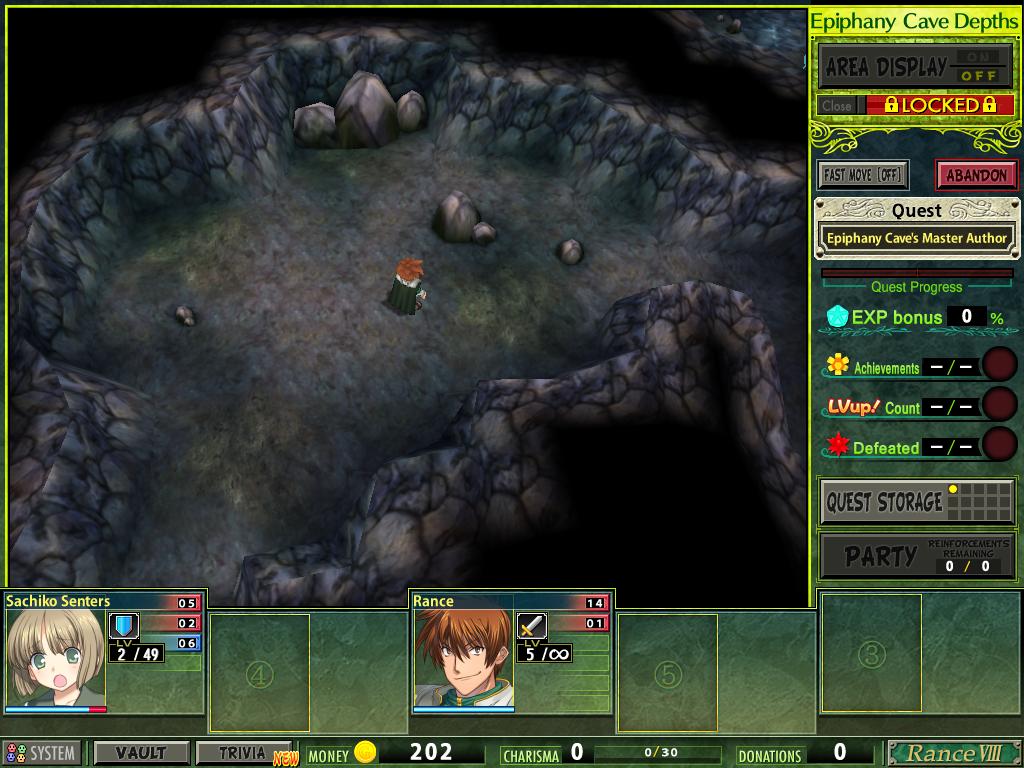Viewport: 1024px width, 768px height.
Task: Click the Defeated count round indicator
Action: point(999,445)
